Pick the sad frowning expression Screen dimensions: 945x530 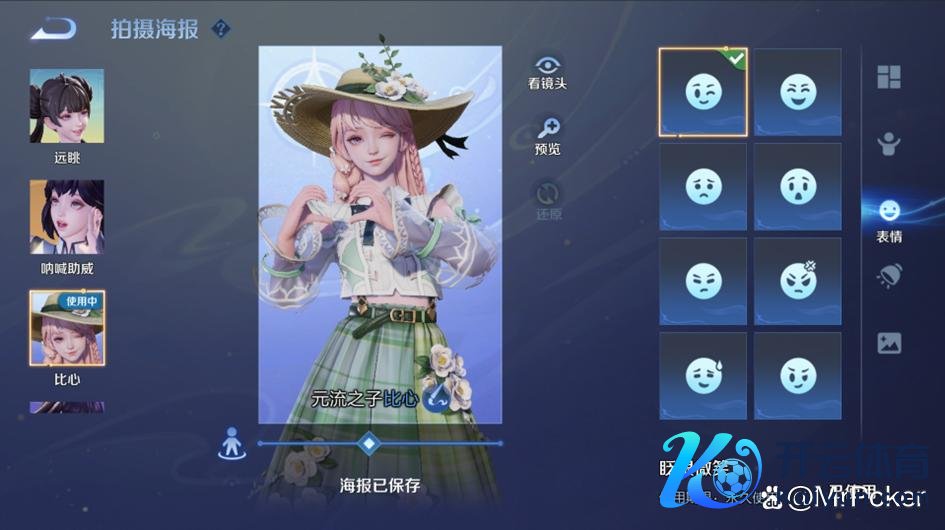[x=703, y=186]
